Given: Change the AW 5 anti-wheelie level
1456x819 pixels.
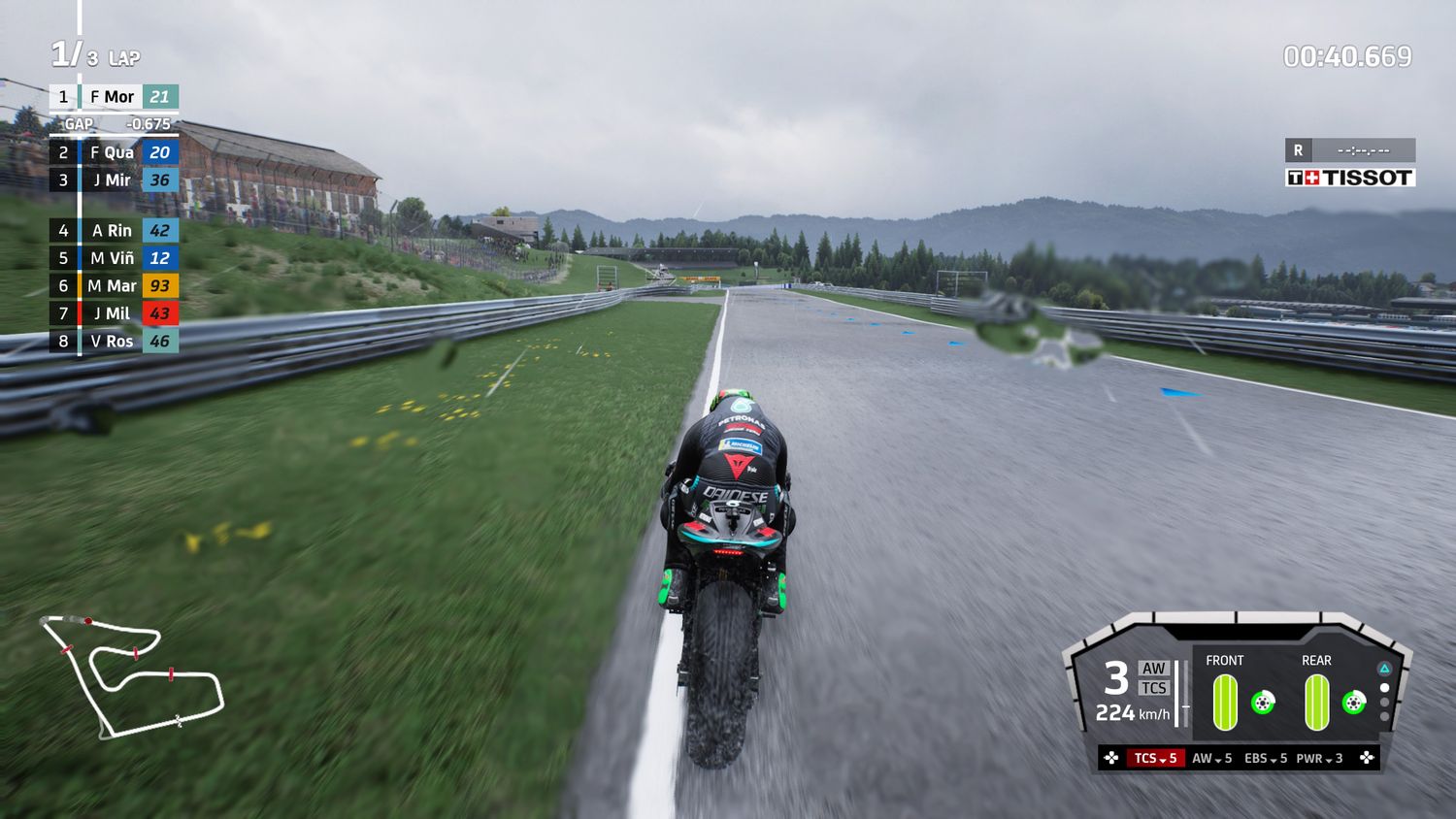Looking at the screenshot, I should click(1211, 758).
